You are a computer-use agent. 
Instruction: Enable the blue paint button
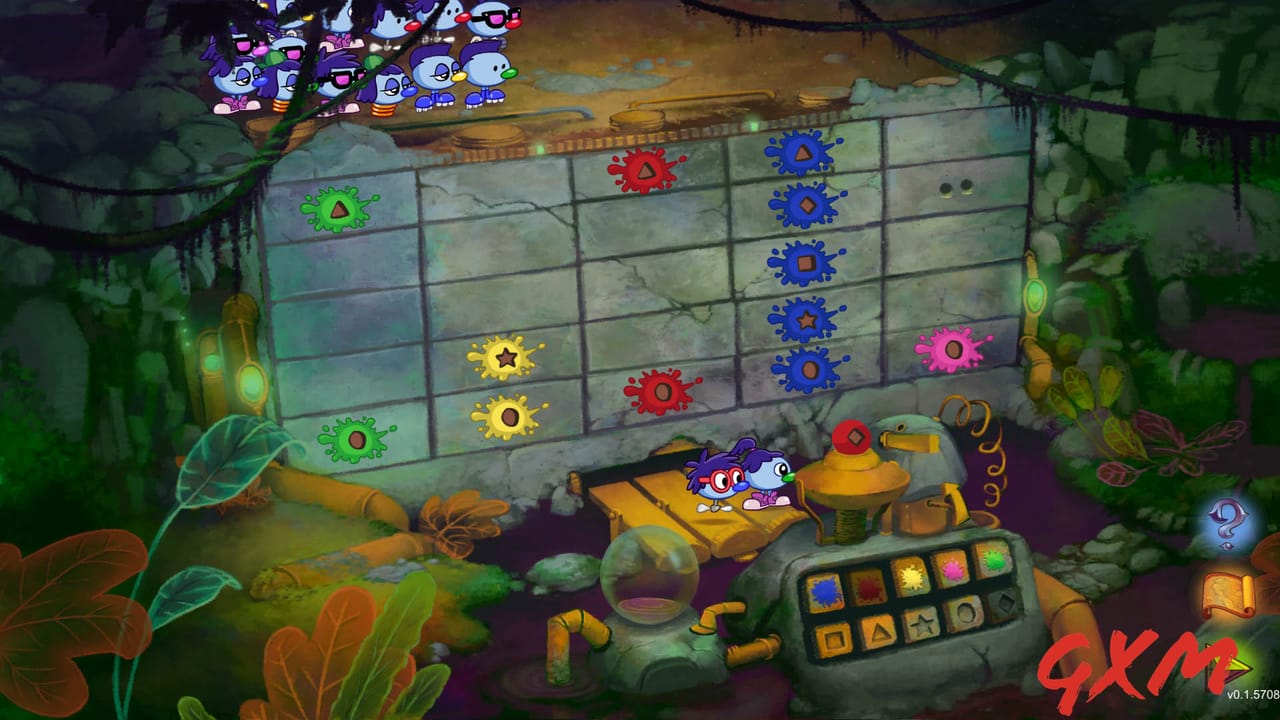(825, 592)
